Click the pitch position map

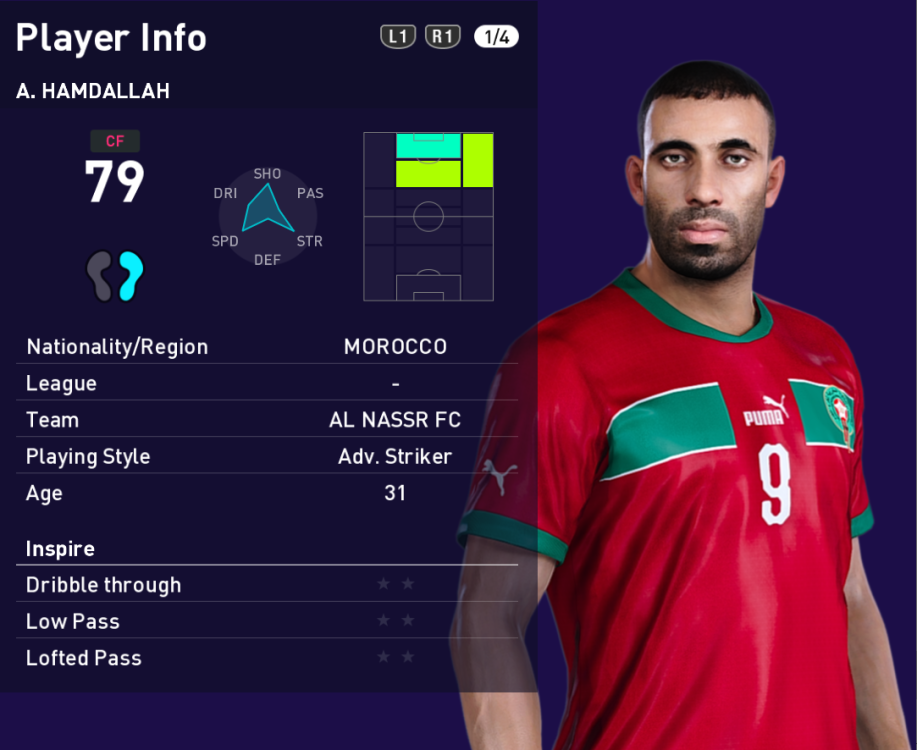pyautogui.click(x=428, y=216)
